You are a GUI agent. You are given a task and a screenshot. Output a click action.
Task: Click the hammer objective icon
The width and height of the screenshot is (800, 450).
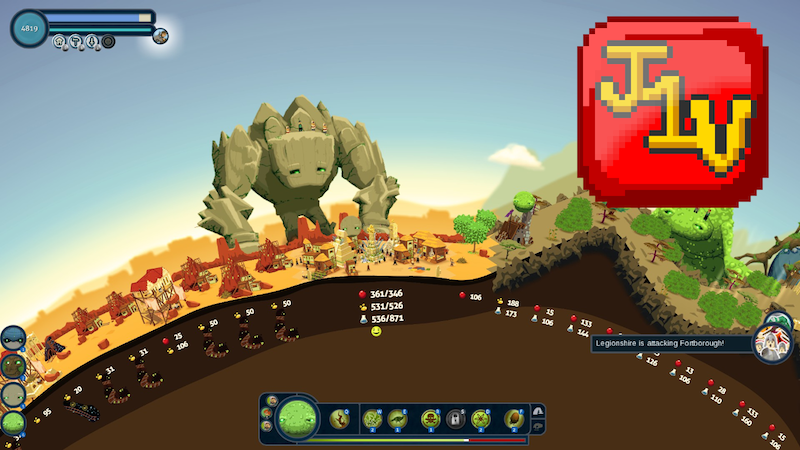click(76, 42)
